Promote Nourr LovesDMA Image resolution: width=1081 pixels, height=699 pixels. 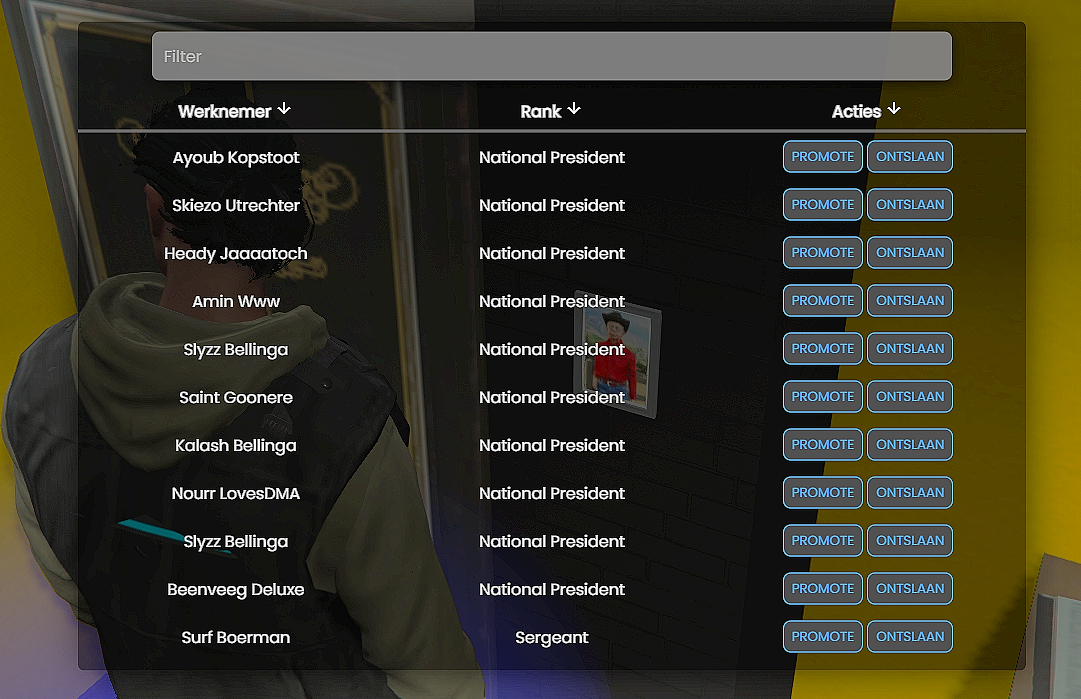click(822, 493)
